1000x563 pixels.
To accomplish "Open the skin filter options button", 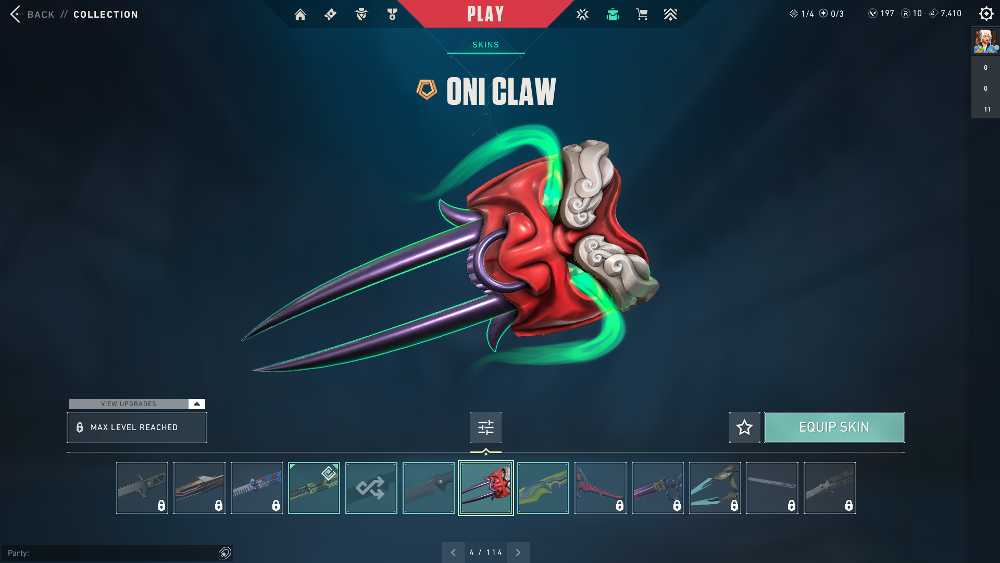I will tap(486, 427).
